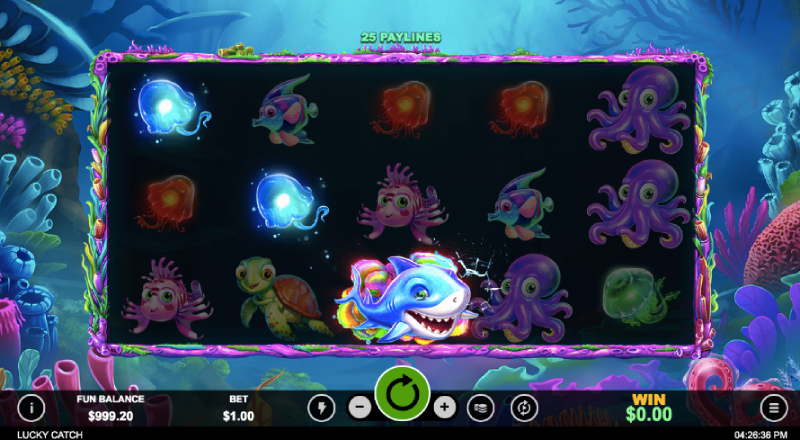Decrease the bet with the minus button
The height and width of the screenshot is (440, 800).
359,407
